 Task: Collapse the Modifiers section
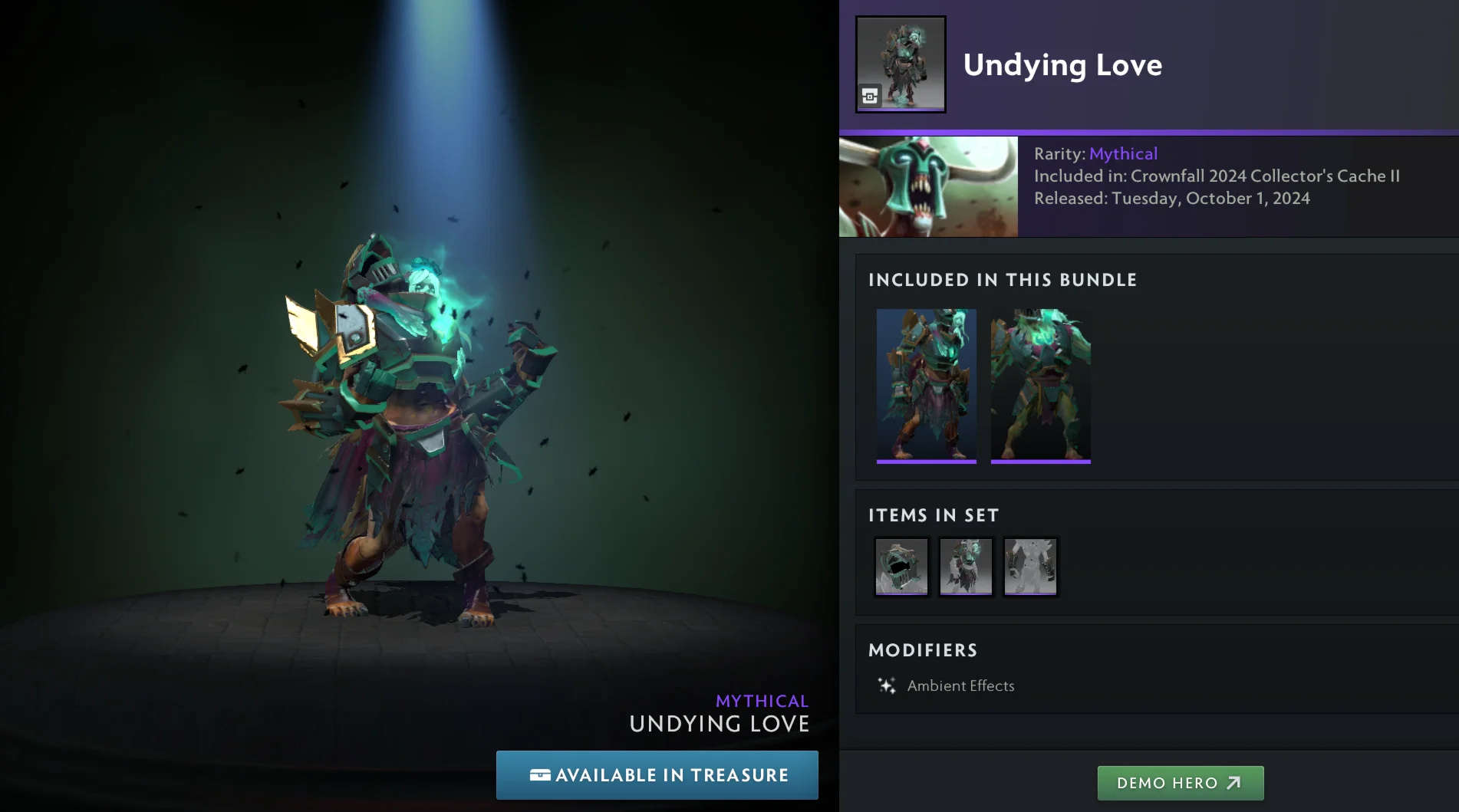pos(923,649)
